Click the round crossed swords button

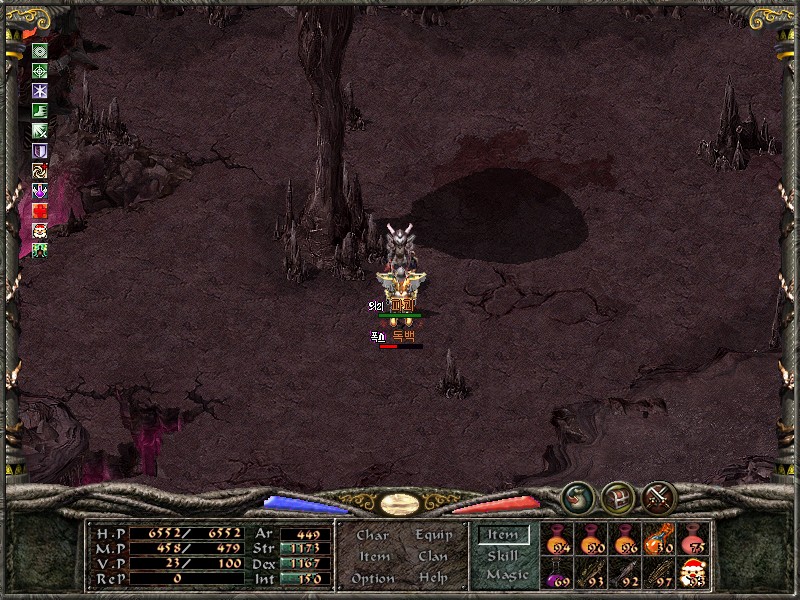coord(659,497)
